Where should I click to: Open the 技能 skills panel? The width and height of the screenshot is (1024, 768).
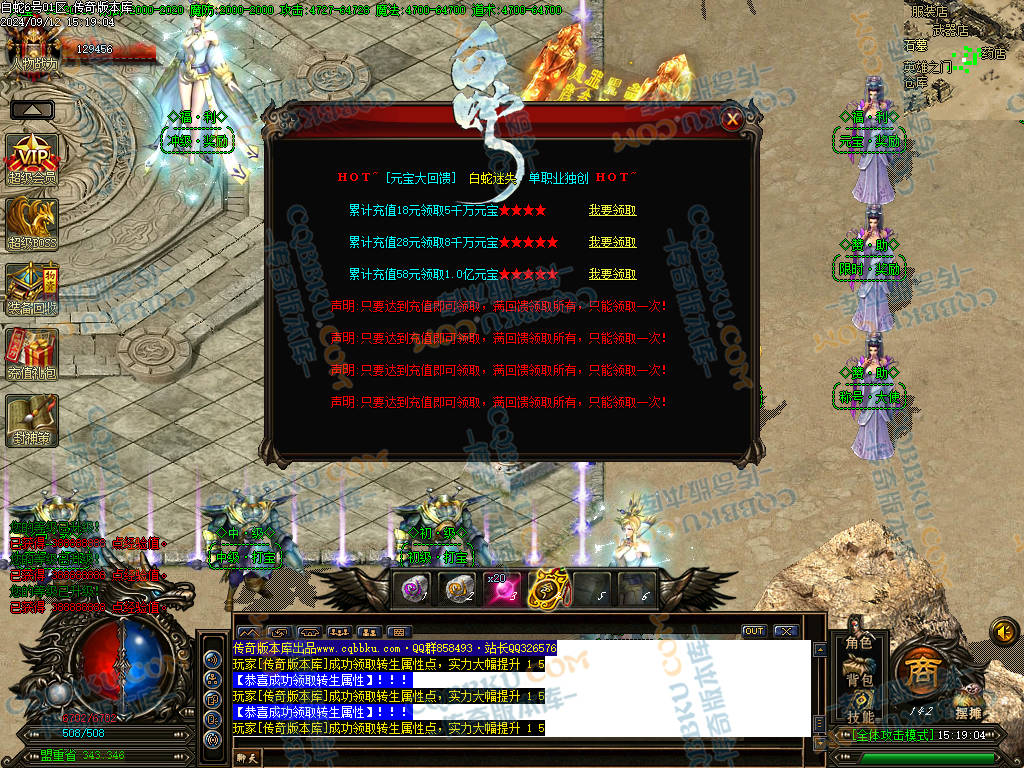[859, 716]
